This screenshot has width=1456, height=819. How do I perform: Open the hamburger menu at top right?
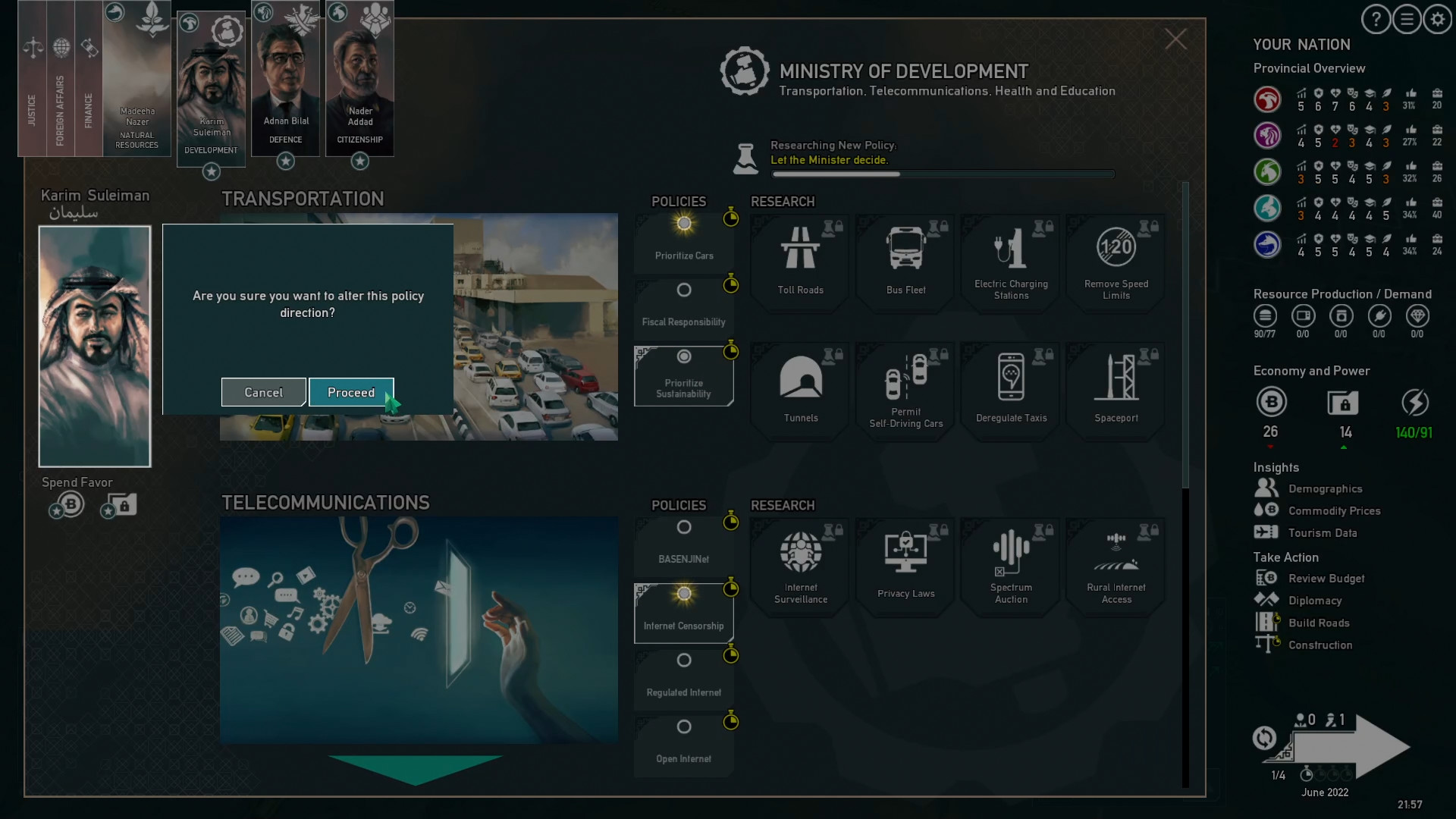pos(1406,19)
